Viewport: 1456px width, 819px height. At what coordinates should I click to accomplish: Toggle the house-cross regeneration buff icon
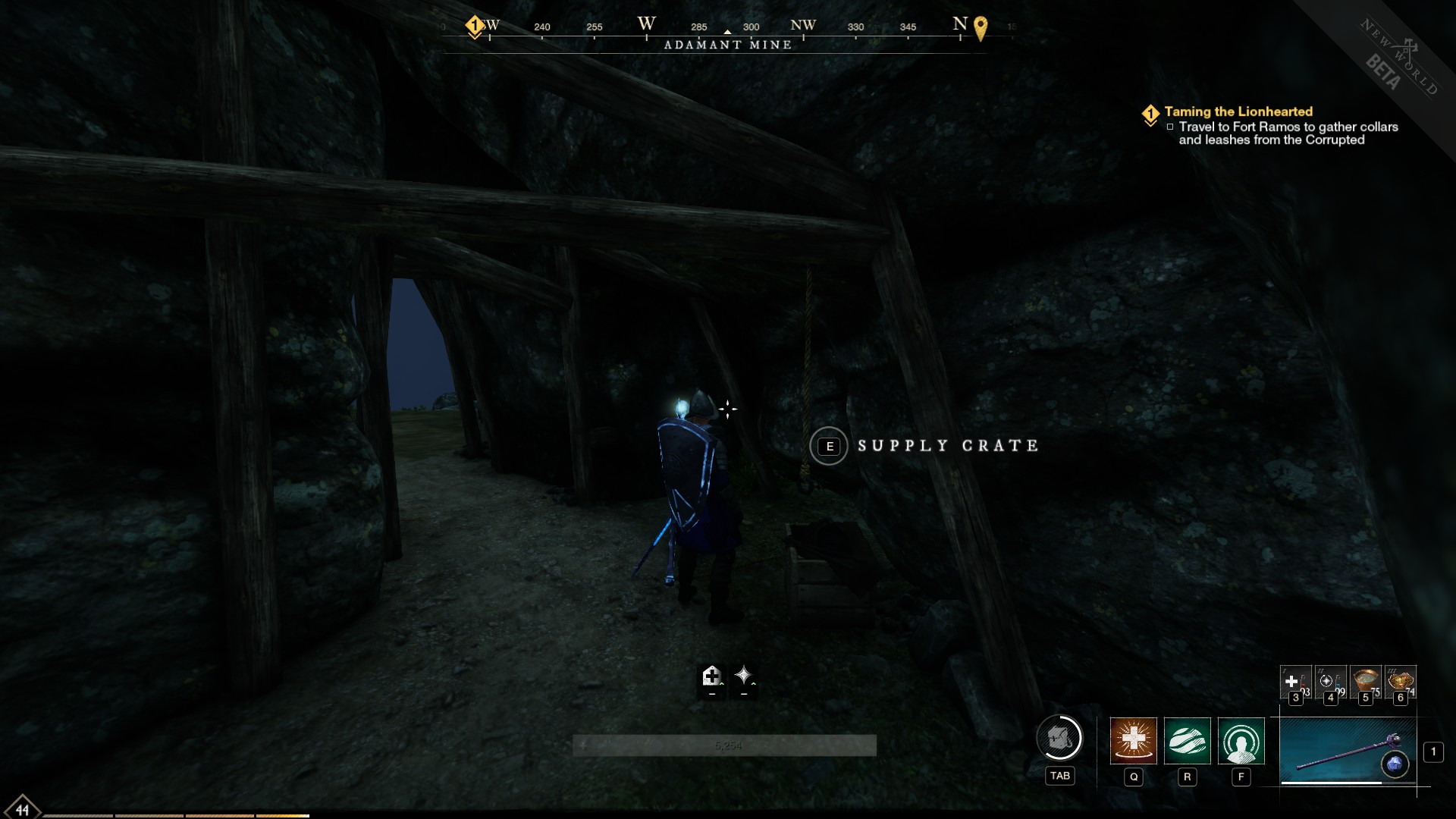coord(714,675)
